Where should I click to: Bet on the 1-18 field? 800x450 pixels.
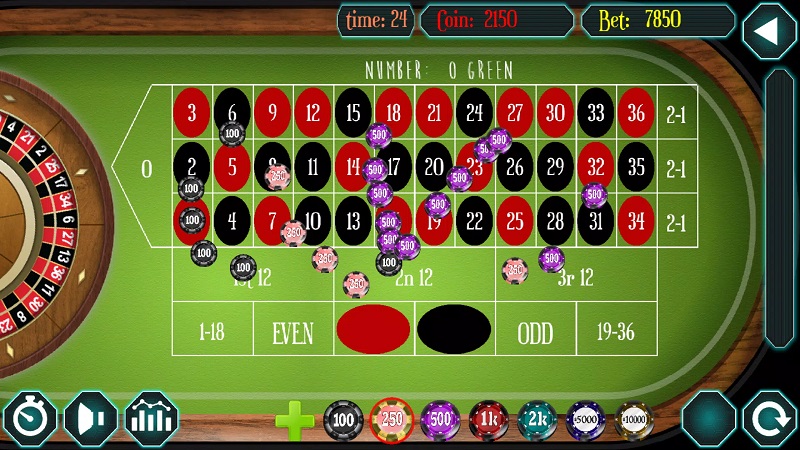point(212,332)
